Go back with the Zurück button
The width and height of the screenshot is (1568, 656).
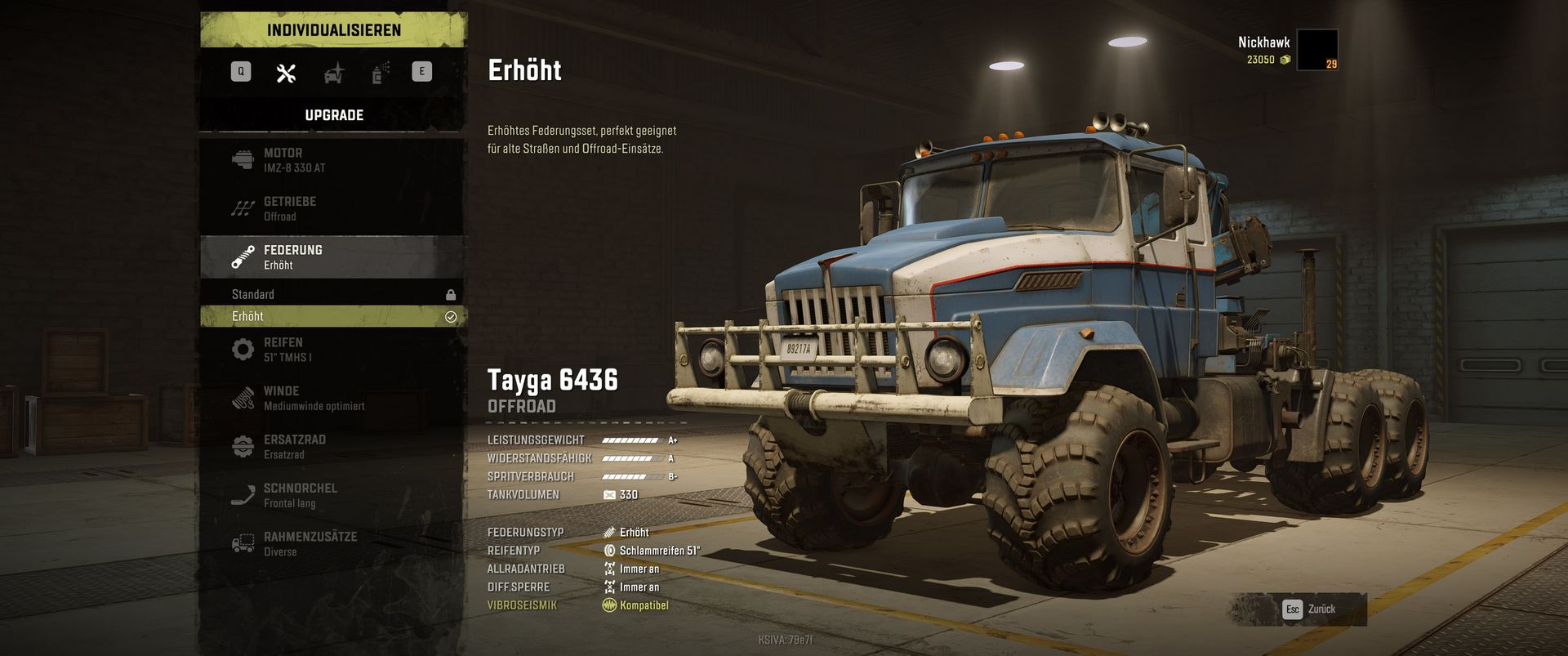click(1312, 609)
